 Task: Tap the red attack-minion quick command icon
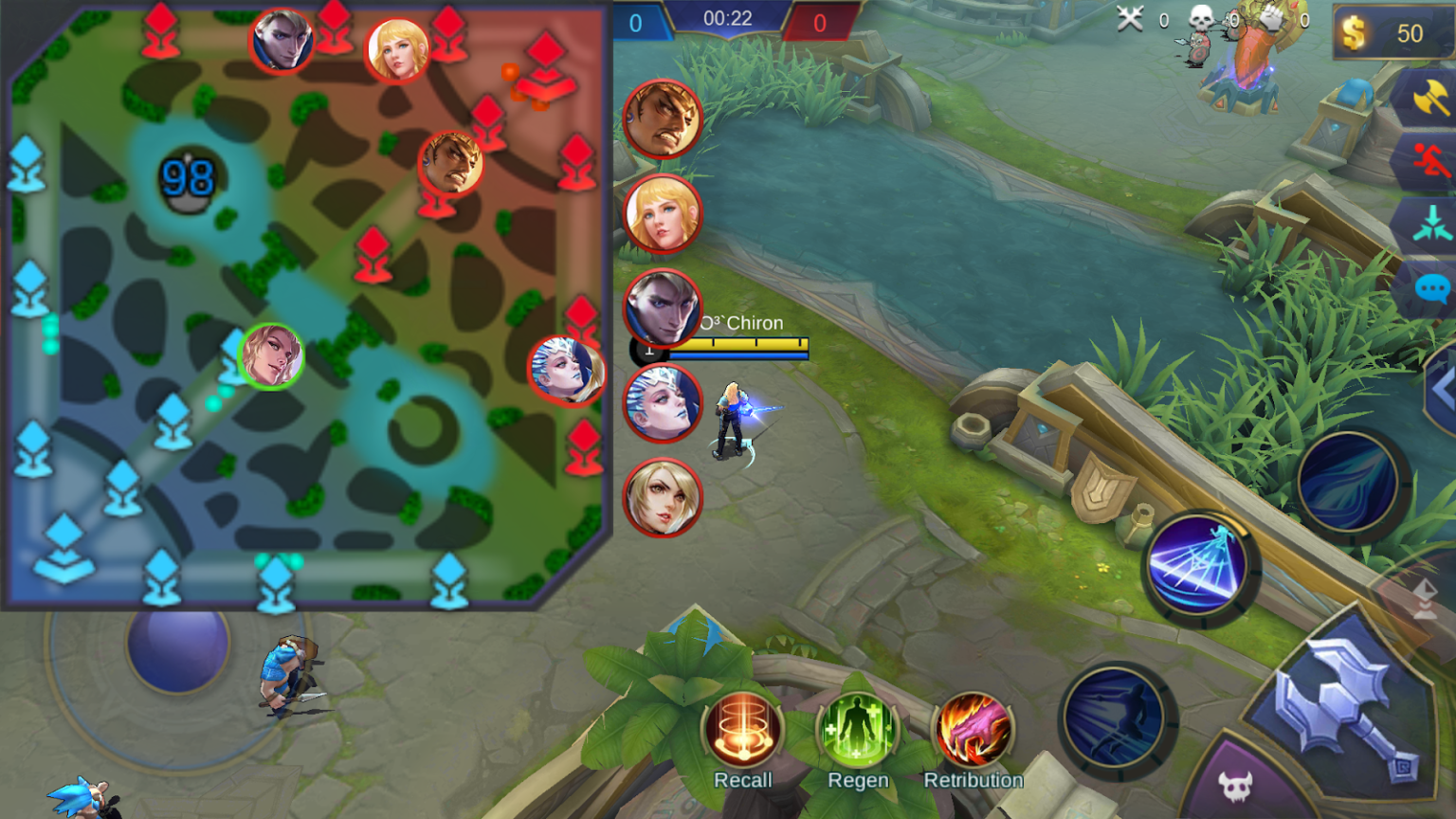click(1431, 159)
